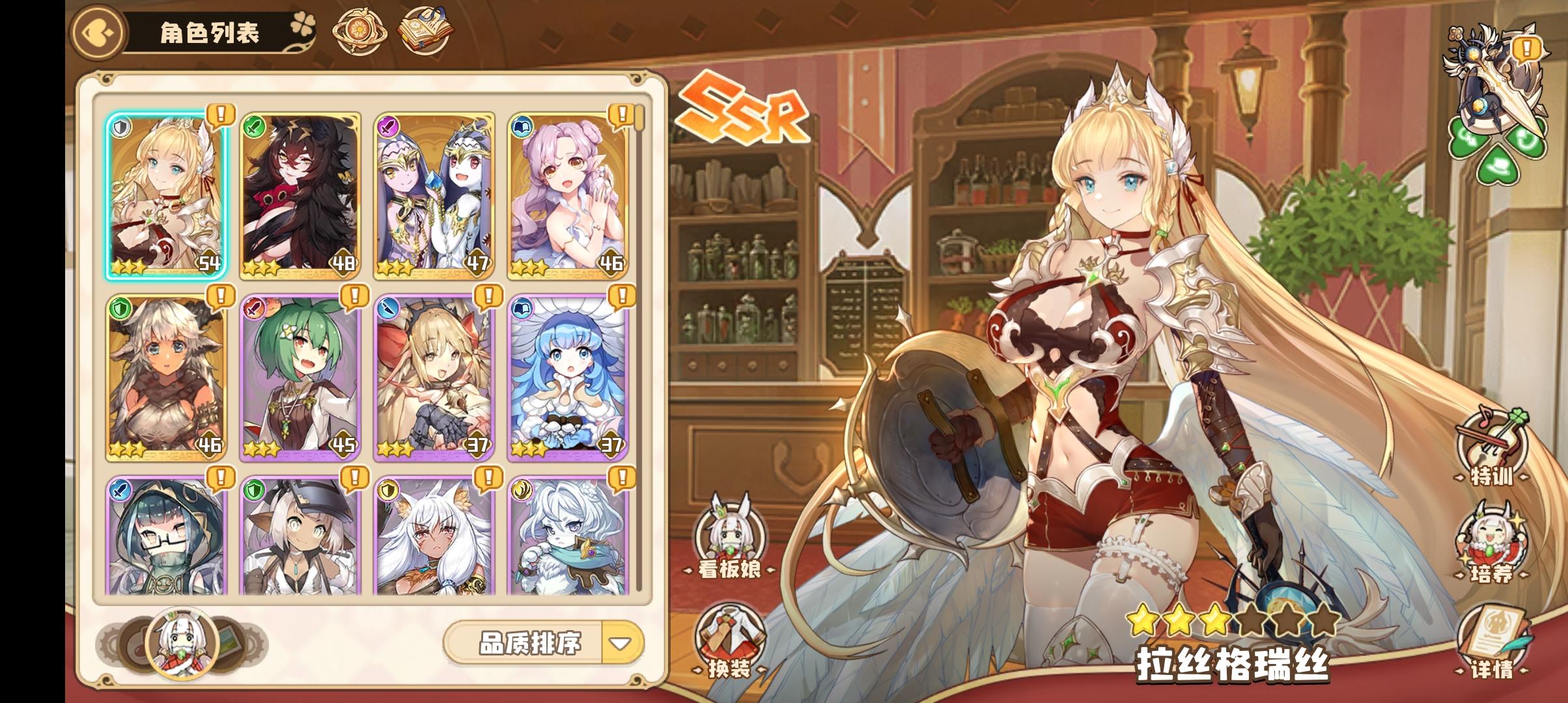Click the exclamation badge on the level 54 card
This screenshot has height=703, width=1568.
tap(220, 114)
